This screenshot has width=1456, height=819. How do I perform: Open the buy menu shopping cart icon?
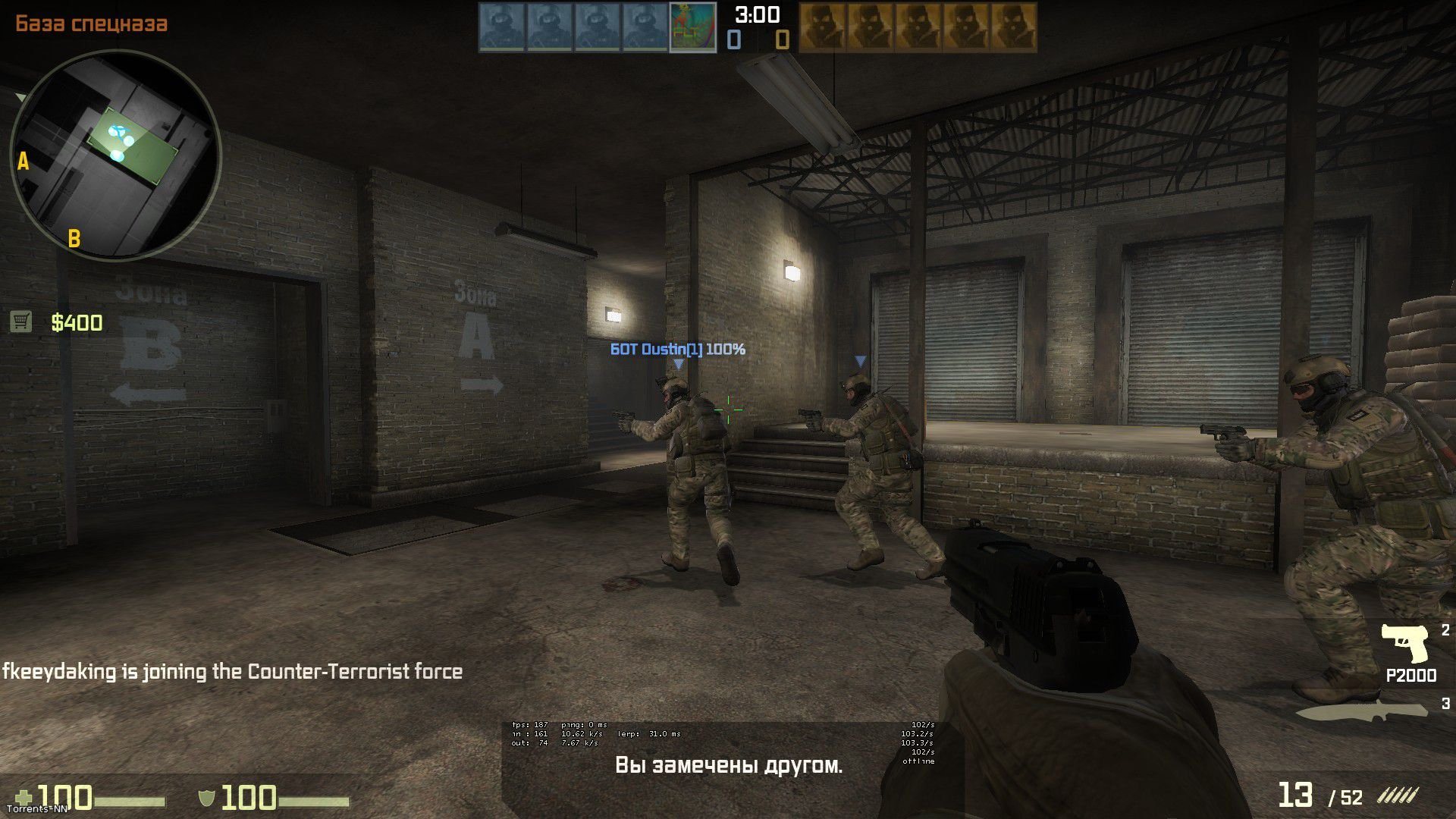(21, 322)
